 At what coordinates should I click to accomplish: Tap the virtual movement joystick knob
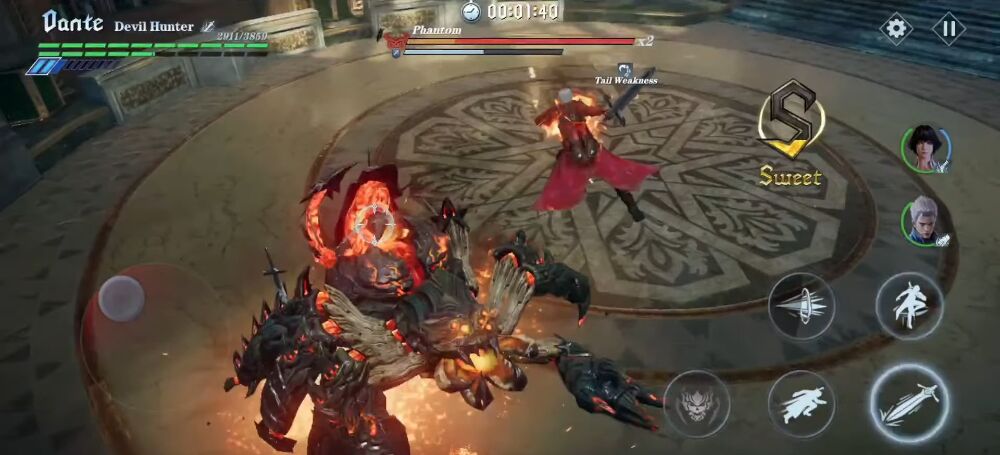coord(122,298)
